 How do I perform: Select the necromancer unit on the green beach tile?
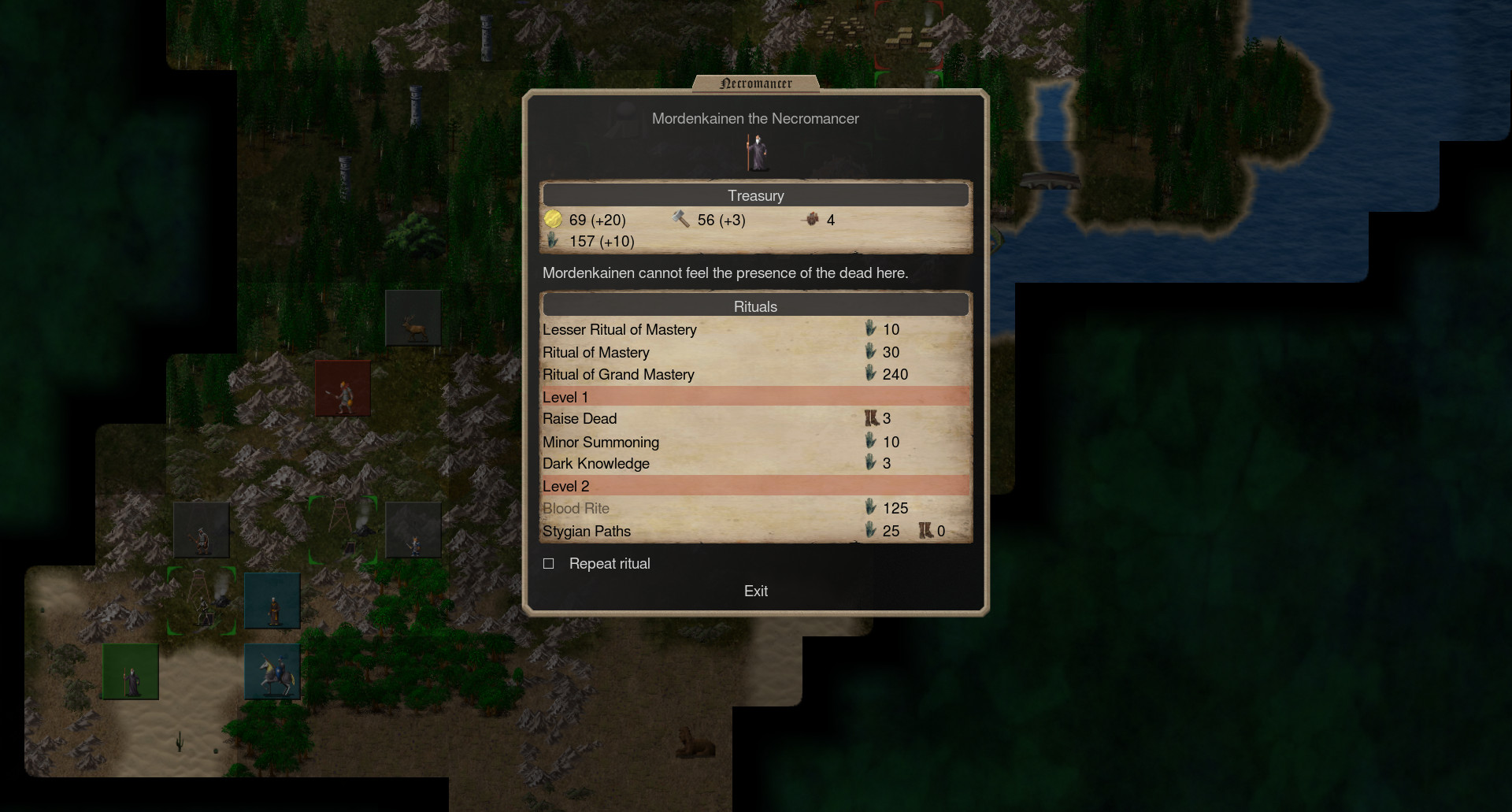[131, 671]
